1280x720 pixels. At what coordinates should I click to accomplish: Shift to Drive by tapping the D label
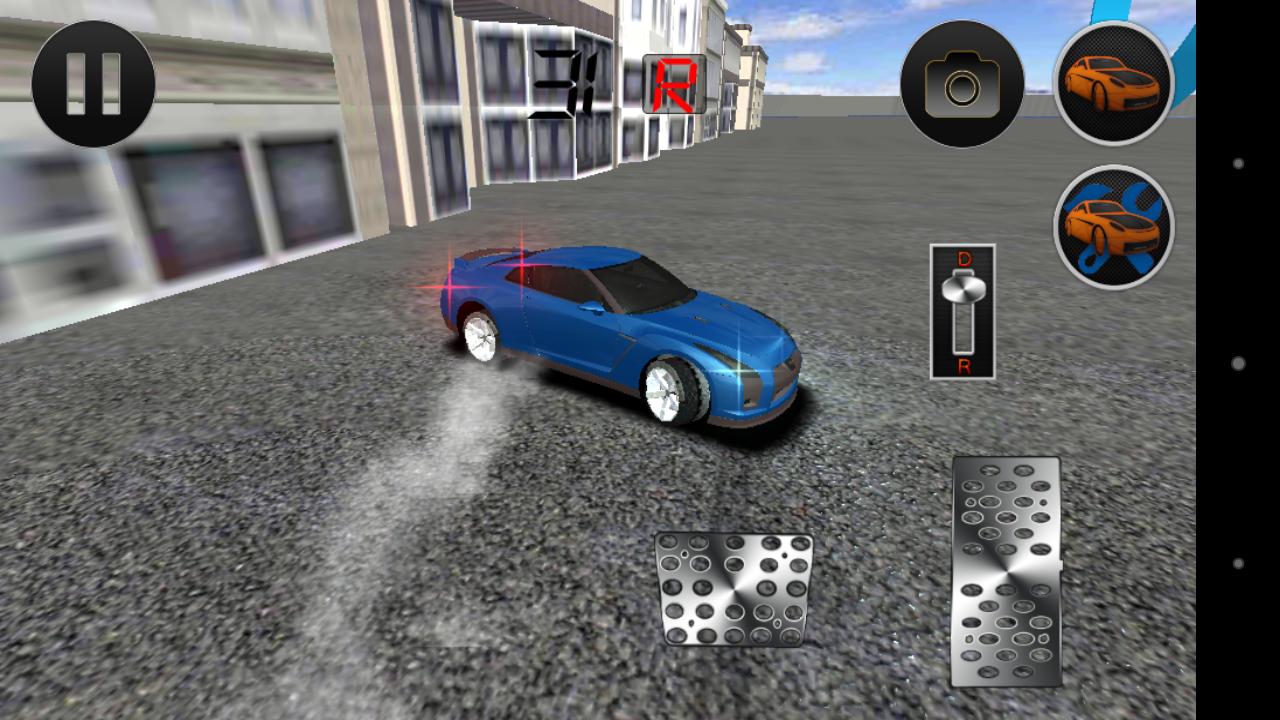click(963, 258)
